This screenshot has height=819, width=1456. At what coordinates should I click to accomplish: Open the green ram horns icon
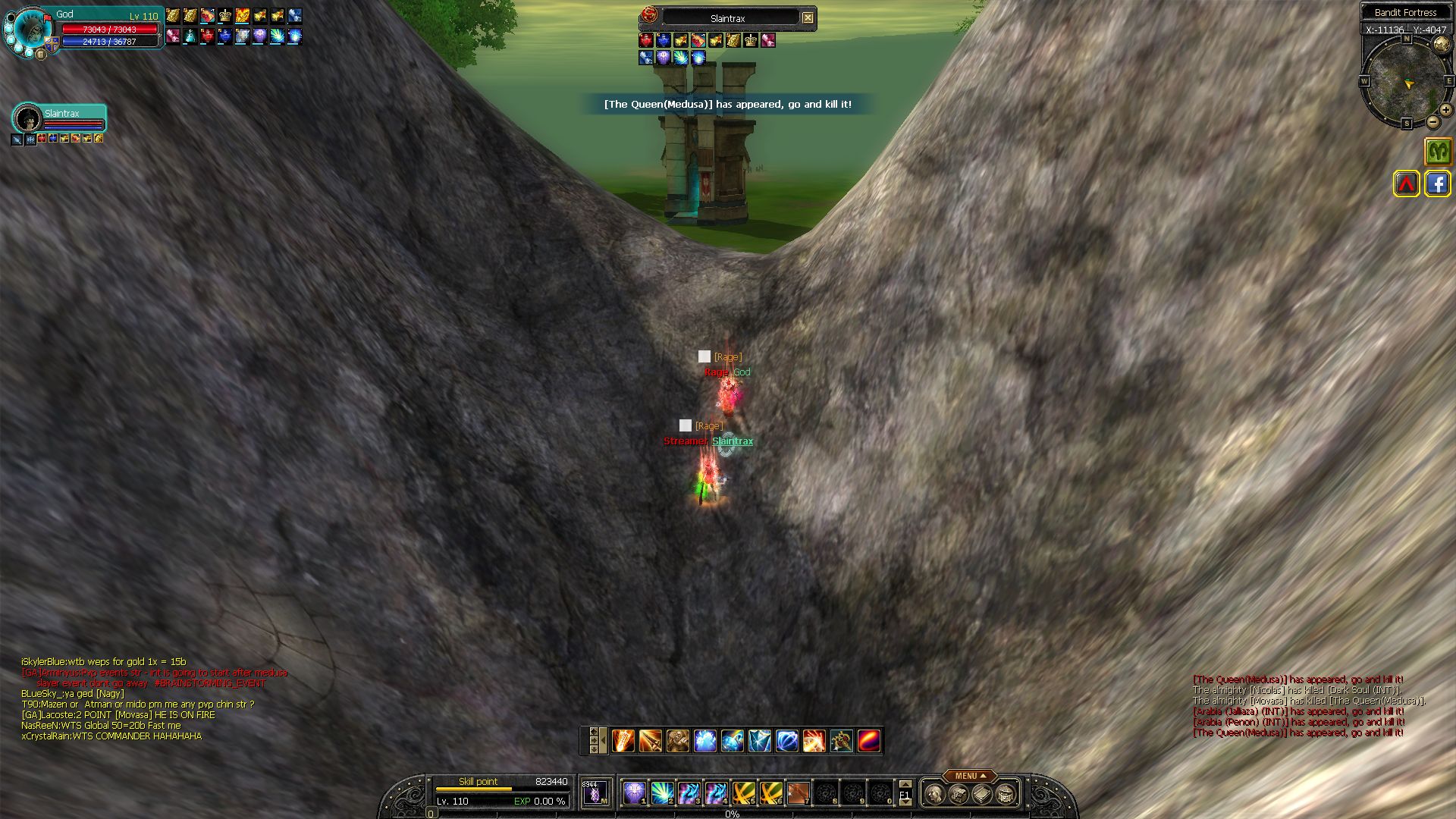(x=1438, y=151)
